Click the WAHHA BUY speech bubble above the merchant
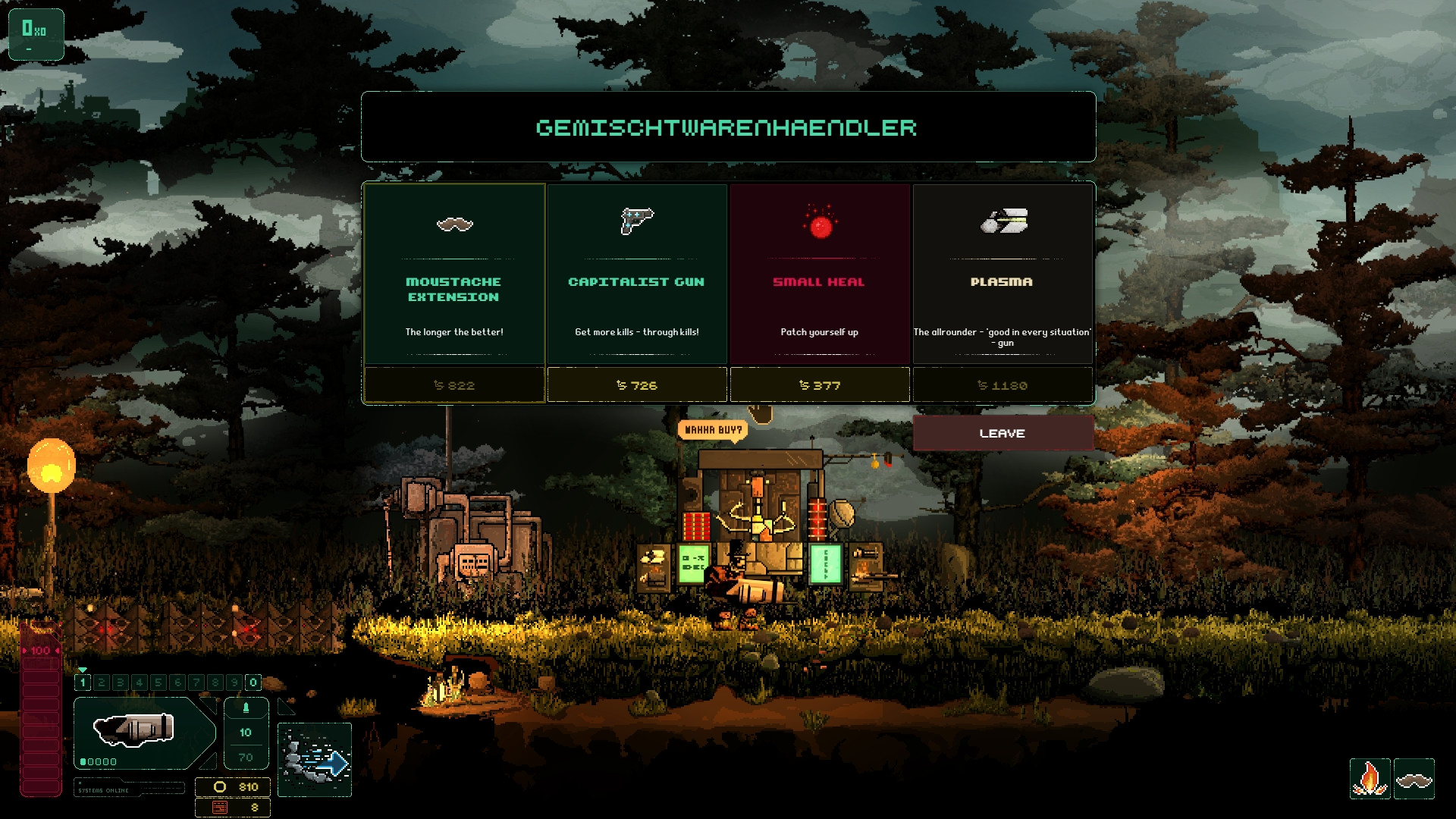 click(713, 429)
